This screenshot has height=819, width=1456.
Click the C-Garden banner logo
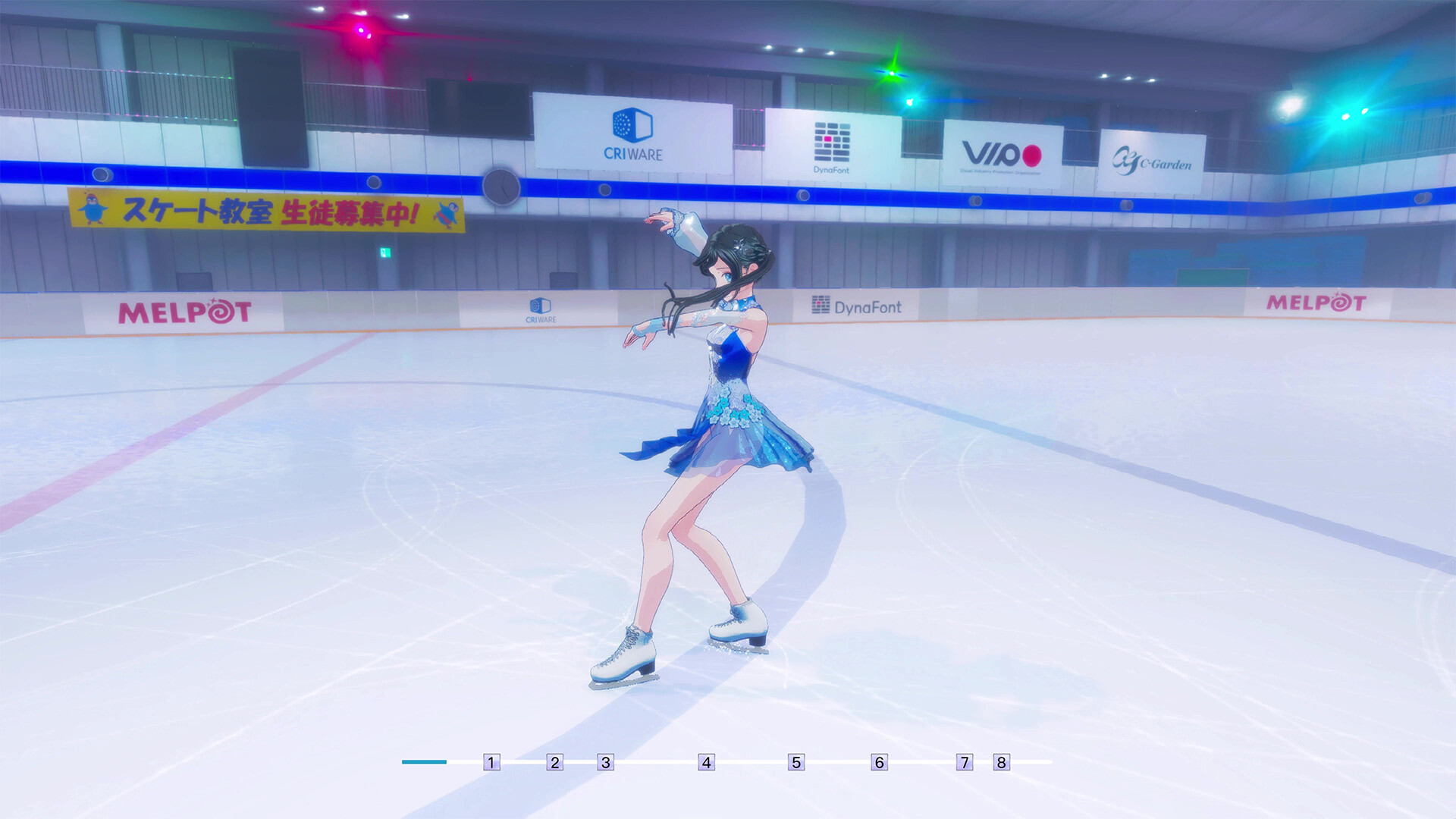click(1153, 160)
